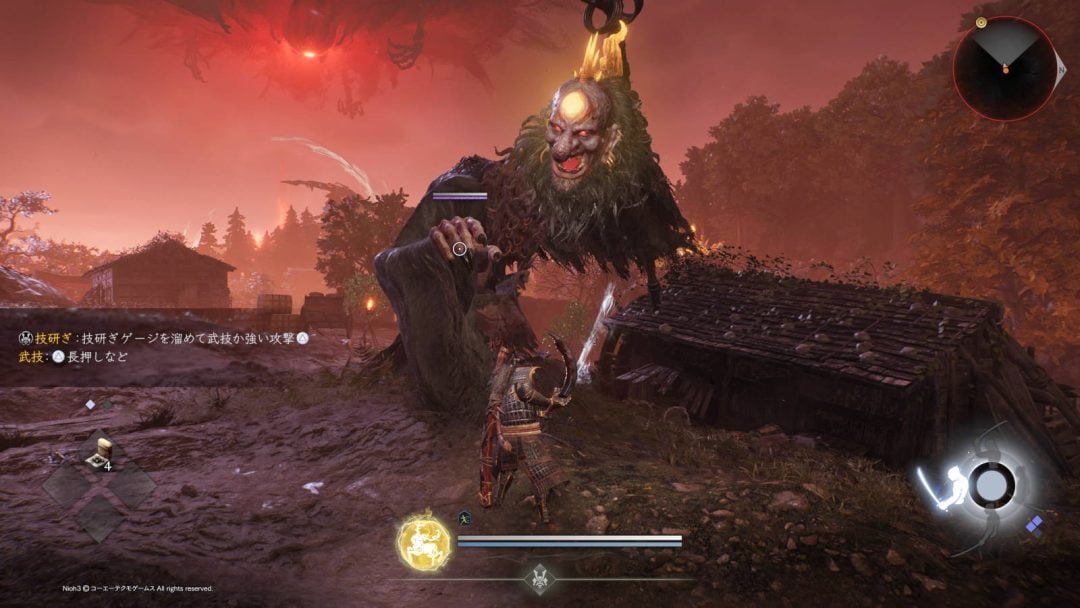
Task: Use the item slot holding 4 items
Action: tap(99, 456)
